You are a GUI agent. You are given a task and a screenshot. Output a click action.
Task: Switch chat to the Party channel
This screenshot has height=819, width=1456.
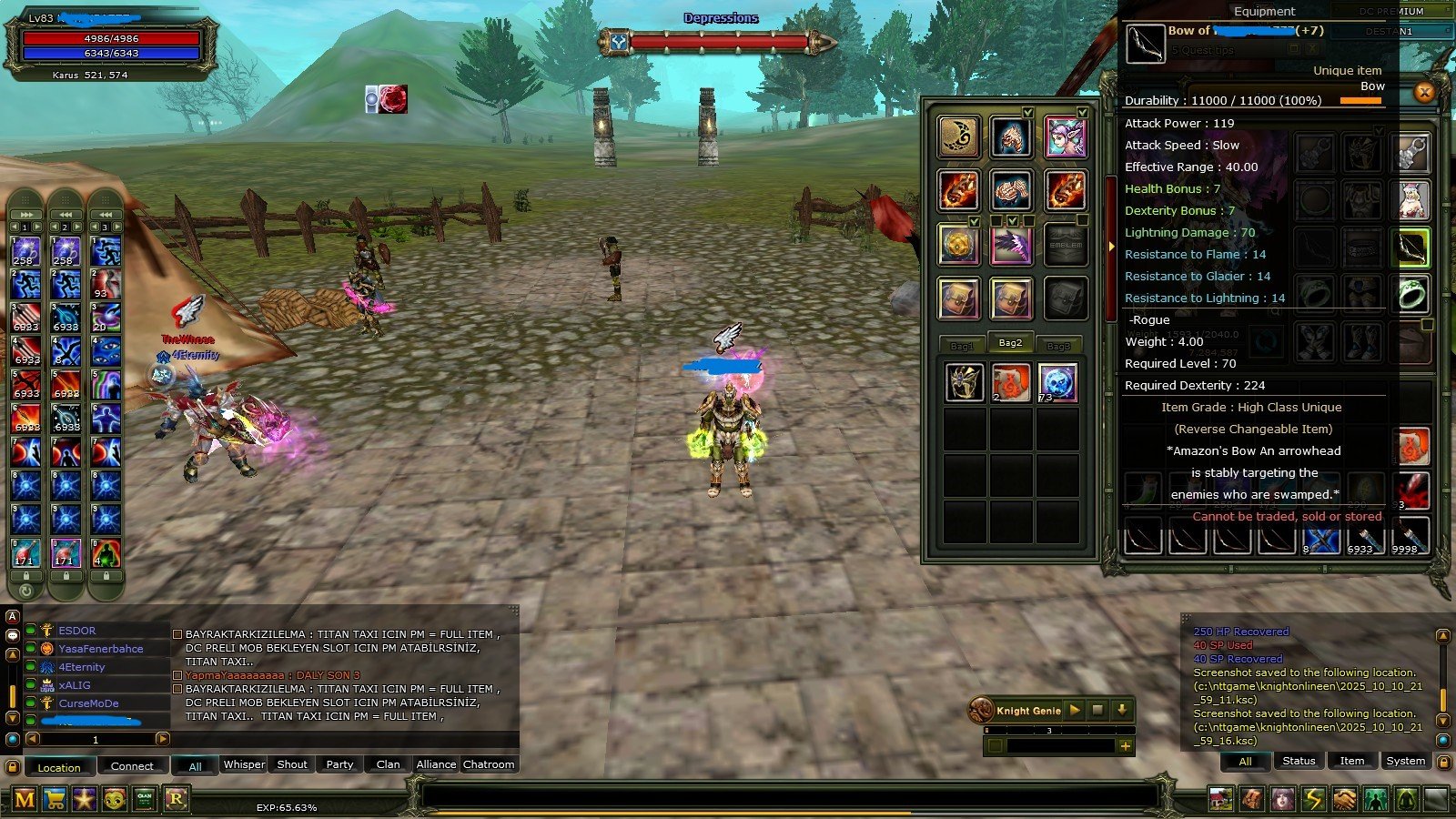(339, 764)
